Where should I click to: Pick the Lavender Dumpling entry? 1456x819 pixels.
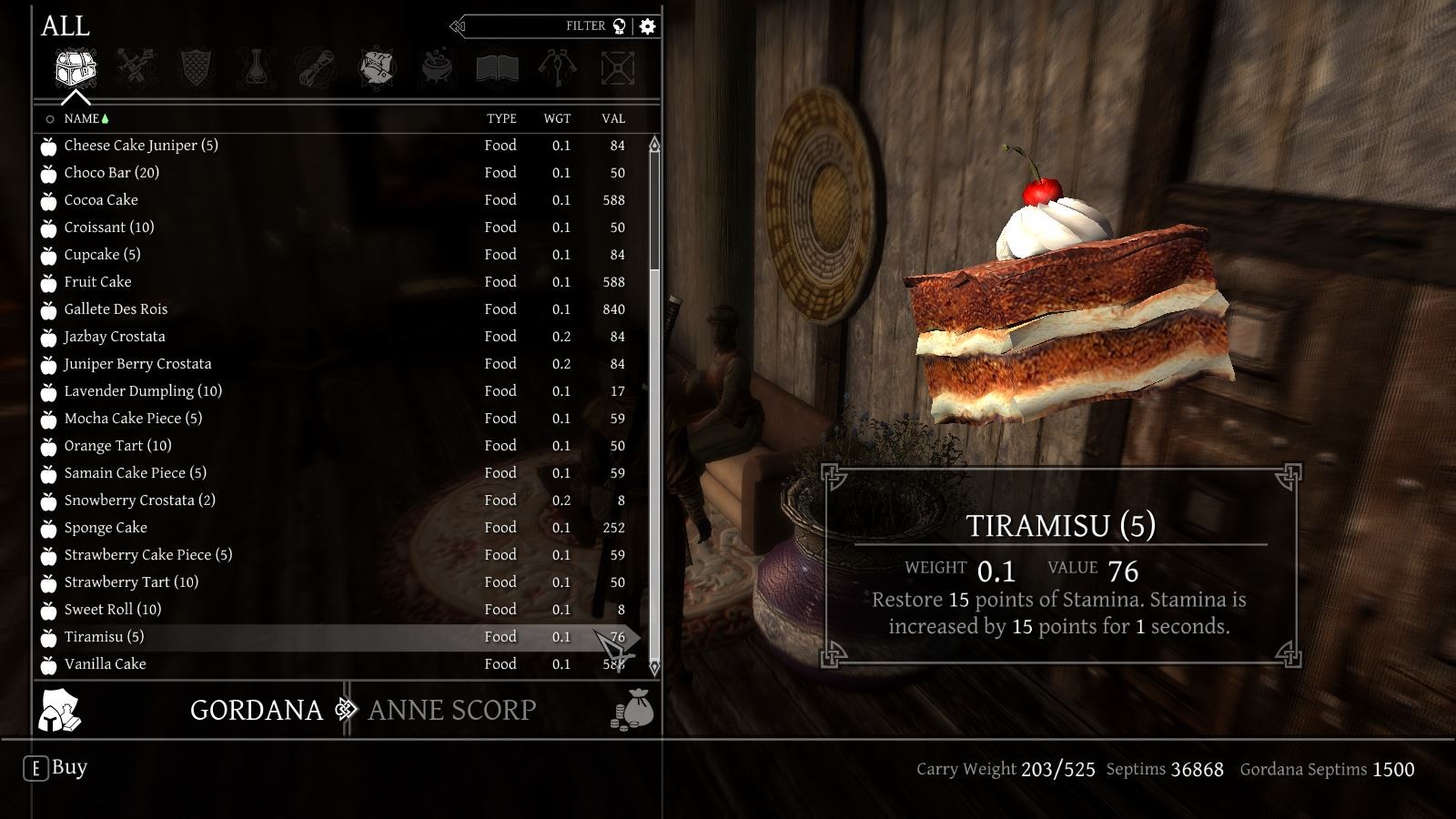coord(143,391)
